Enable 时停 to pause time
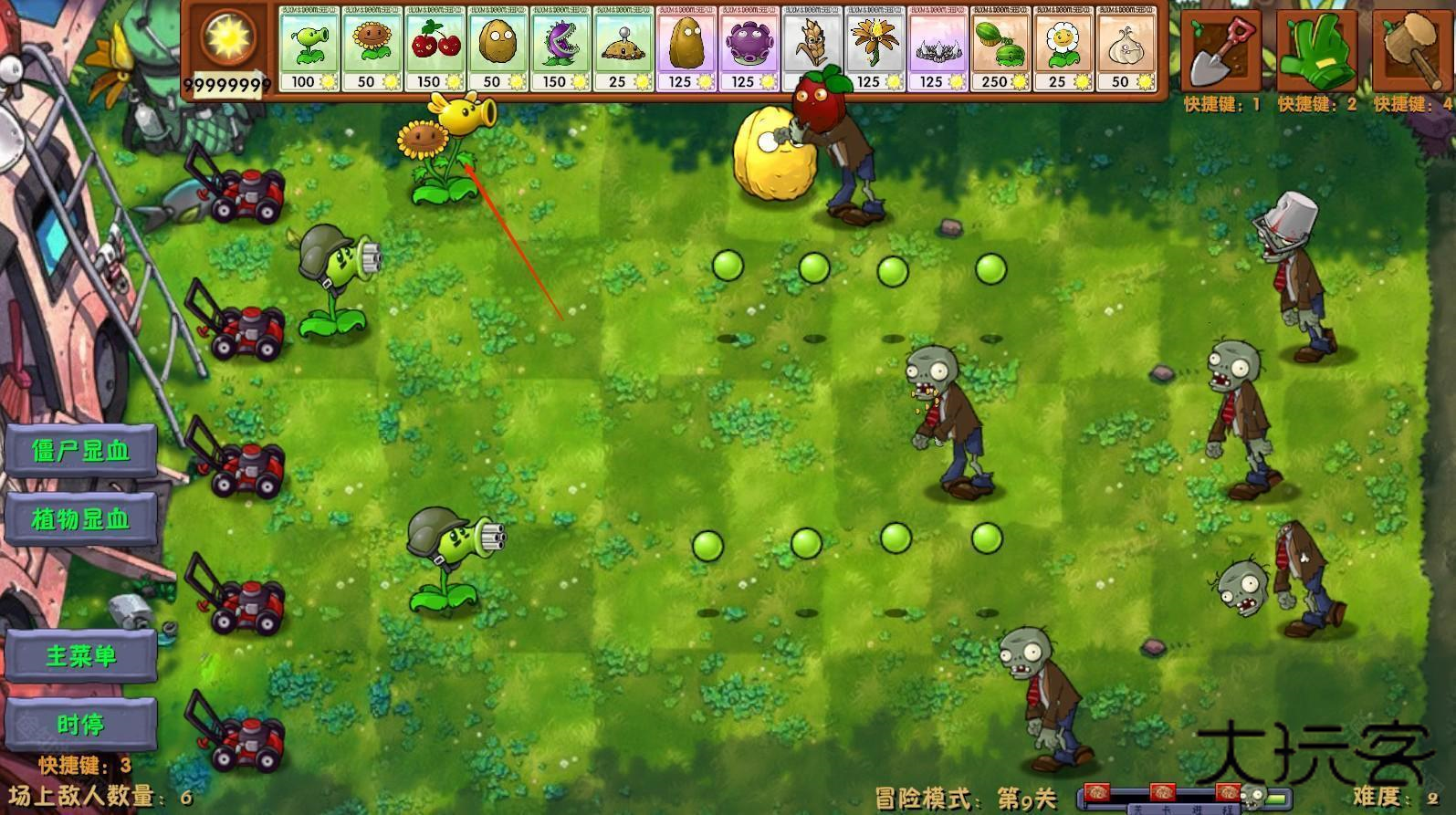Screen dimensions: 1456x815 tap(82, 724)
